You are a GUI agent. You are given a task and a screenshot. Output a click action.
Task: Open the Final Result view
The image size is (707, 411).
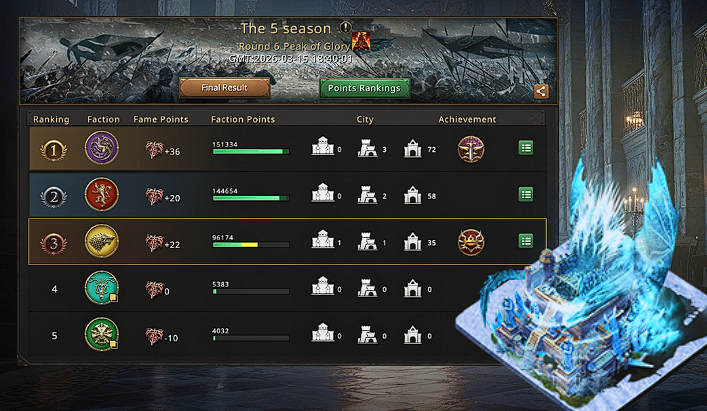(225, 88)
